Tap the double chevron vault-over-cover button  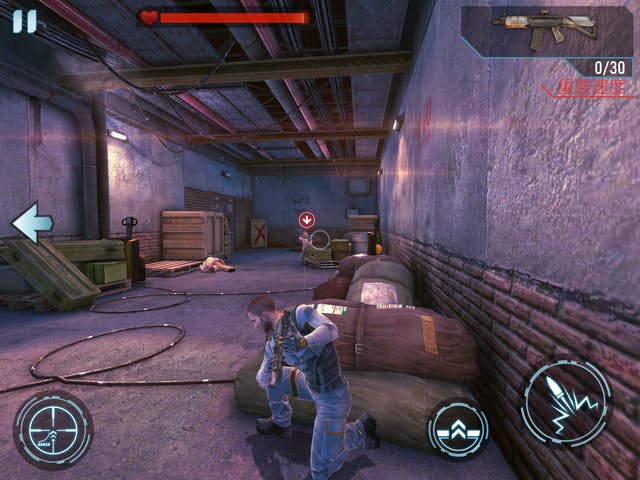[458, 428]
